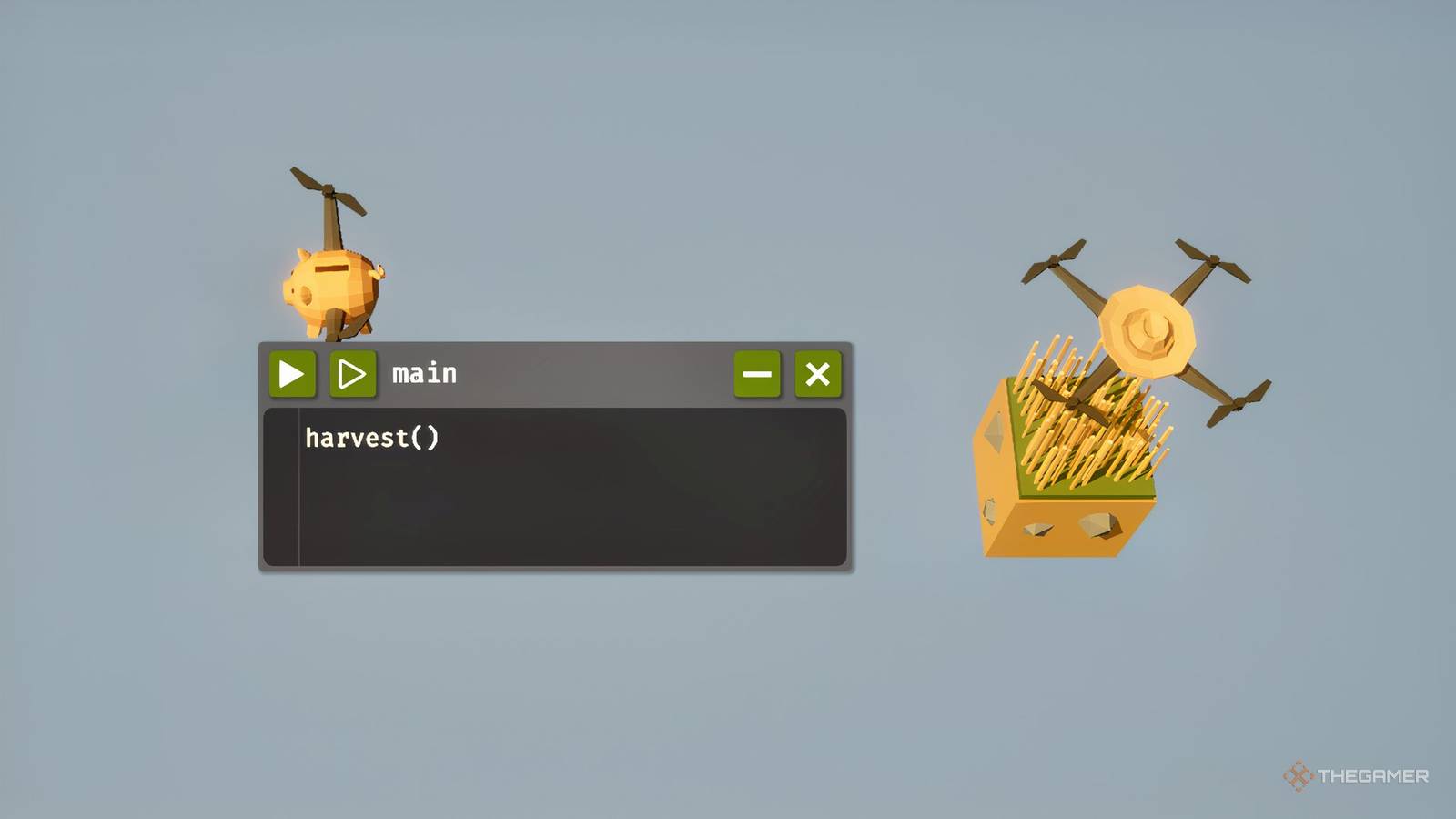Select the main window title label
Viewport: 1456px width, 819px height.
point(423,372)
